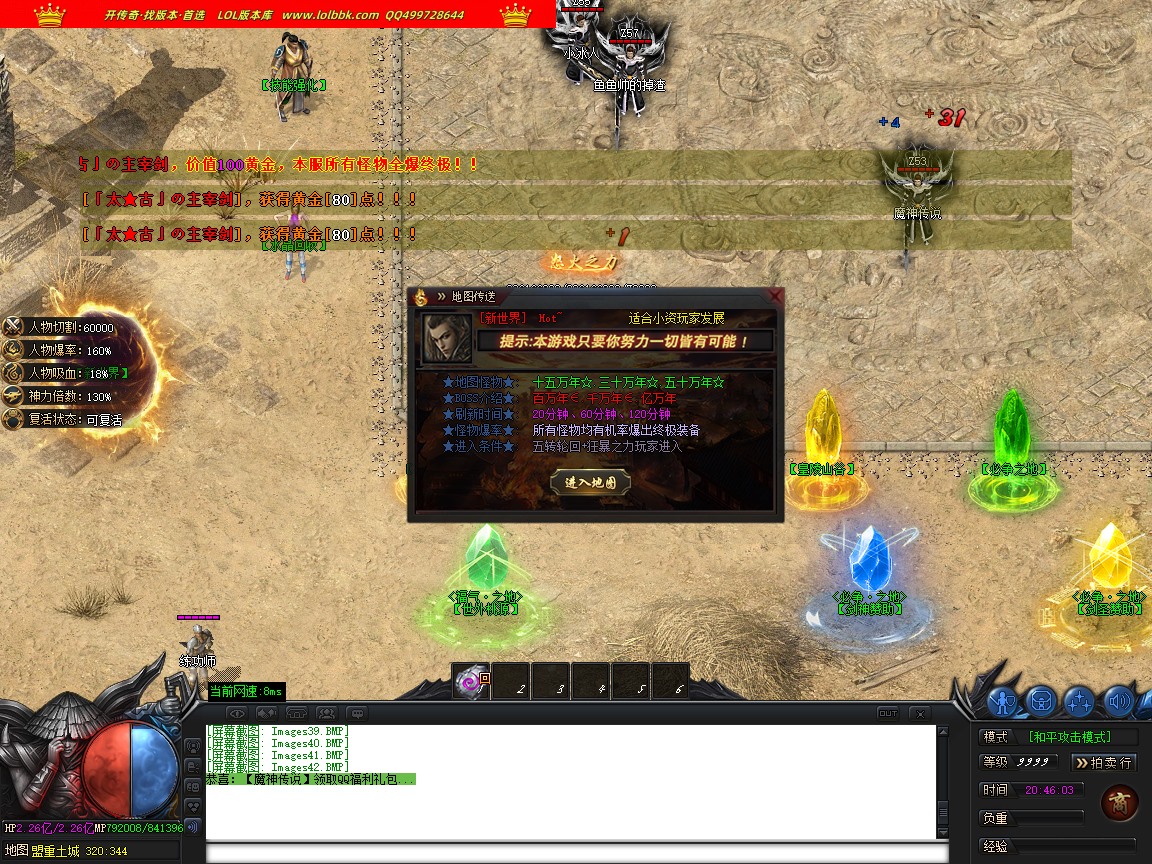Open the speech bubble chat channel button
Screen dimensions: 1152x864
pyautogui.click(x=356, y=713)
